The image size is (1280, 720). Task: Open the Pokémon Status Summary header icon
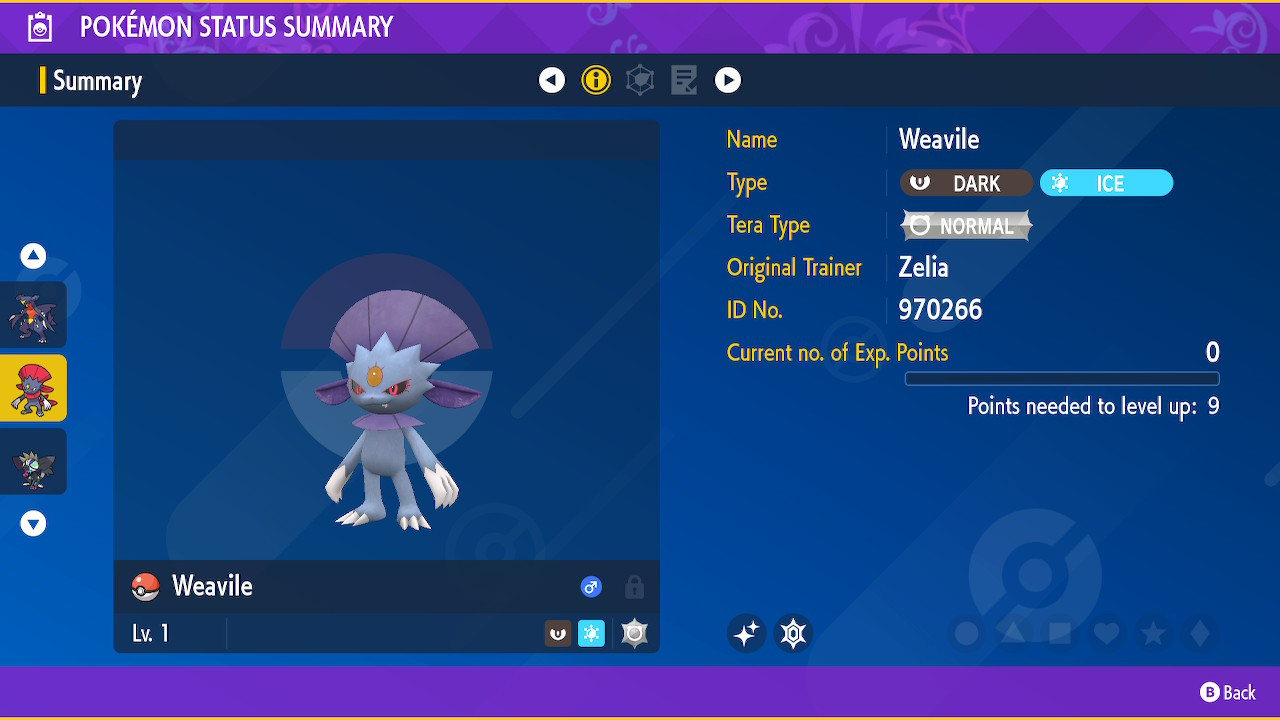[x=38, y=26]
